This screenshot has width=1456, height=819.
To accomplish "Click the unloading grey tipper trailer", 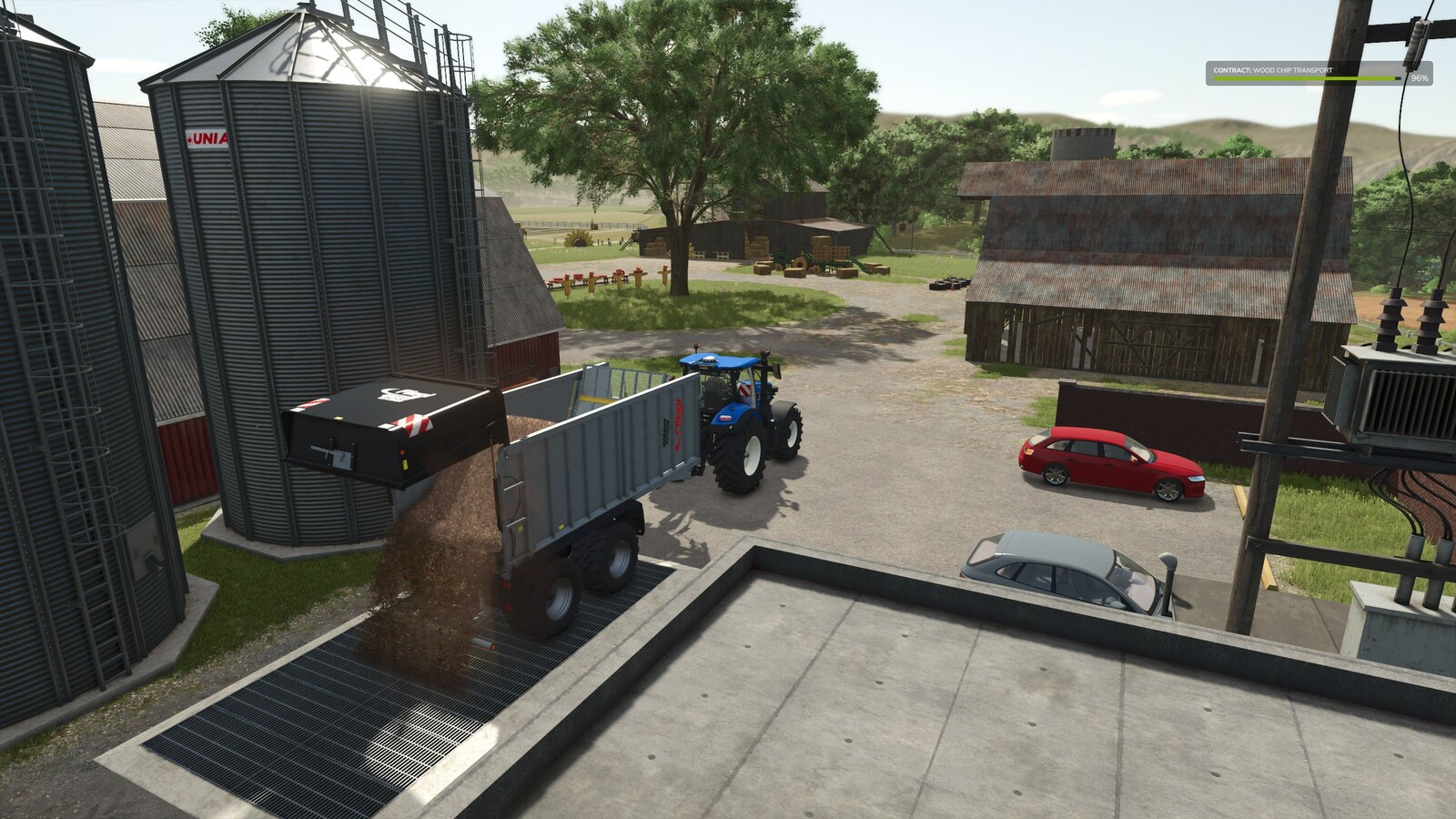I will (x=582, y=464).
